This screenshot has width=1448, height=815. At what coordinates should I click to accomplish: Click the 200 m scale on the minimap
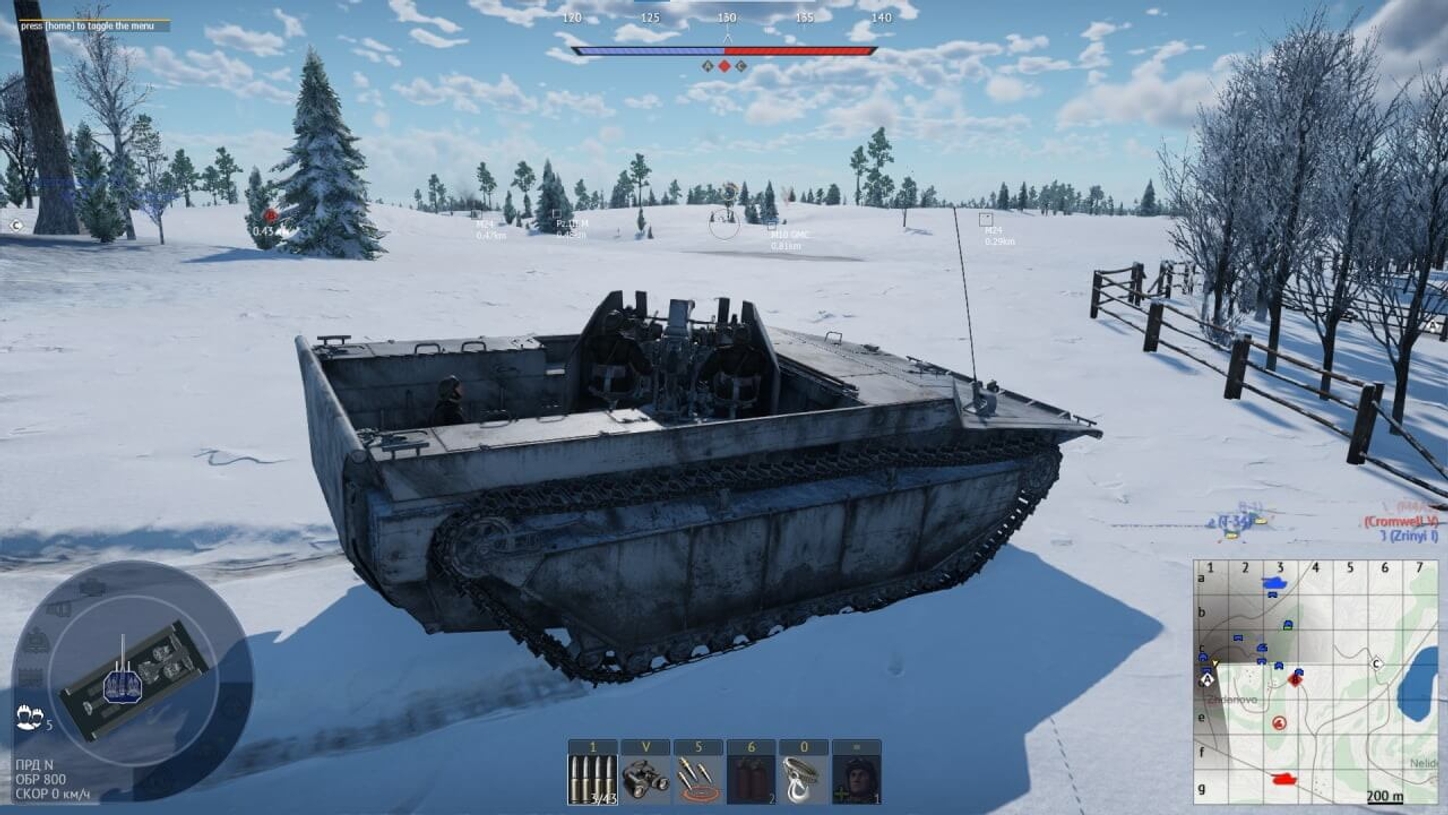pyautogui.click(x=1384, y=796)
